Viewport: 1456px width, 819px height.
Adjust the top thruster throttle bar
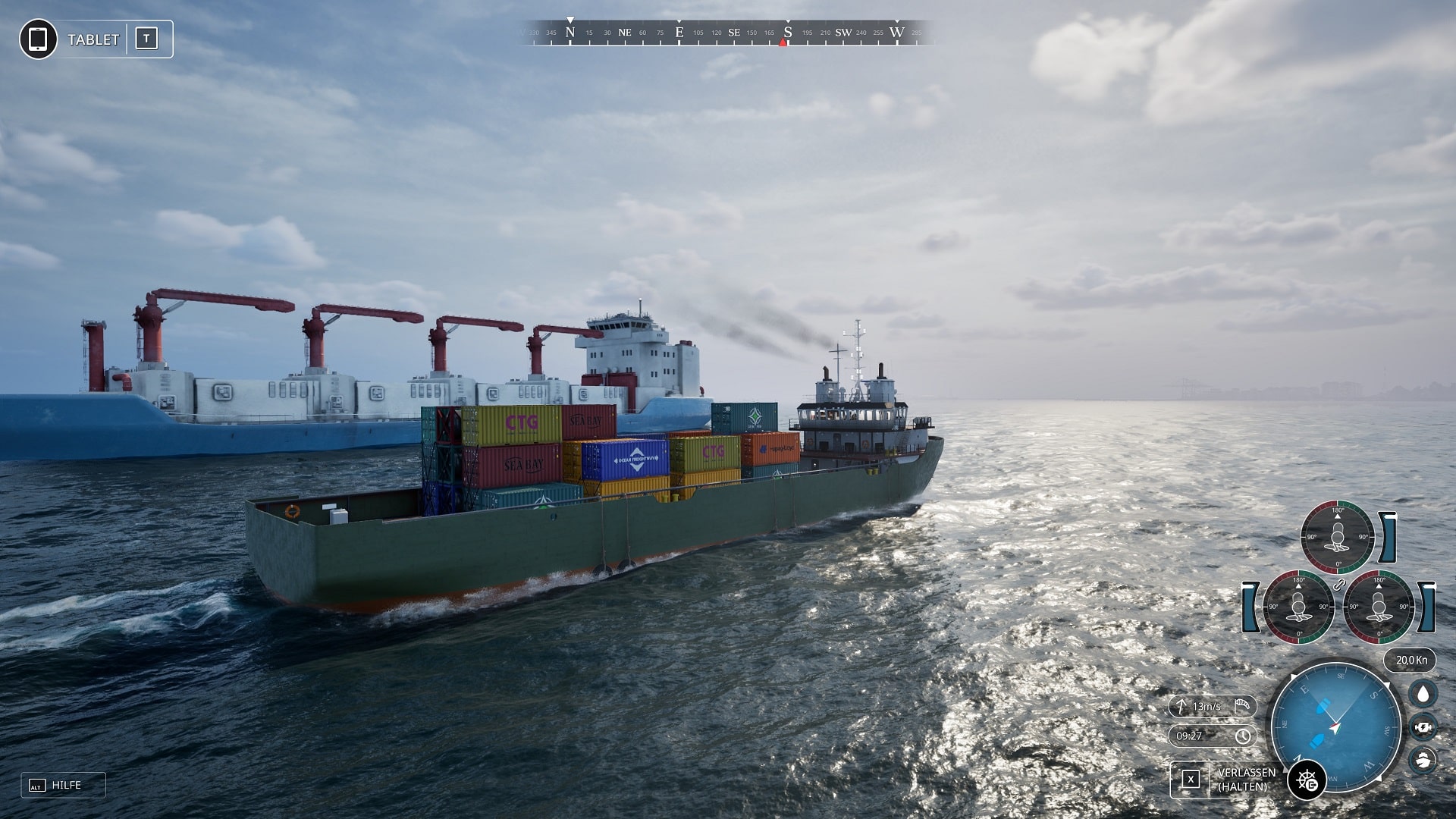(1388, 537)
